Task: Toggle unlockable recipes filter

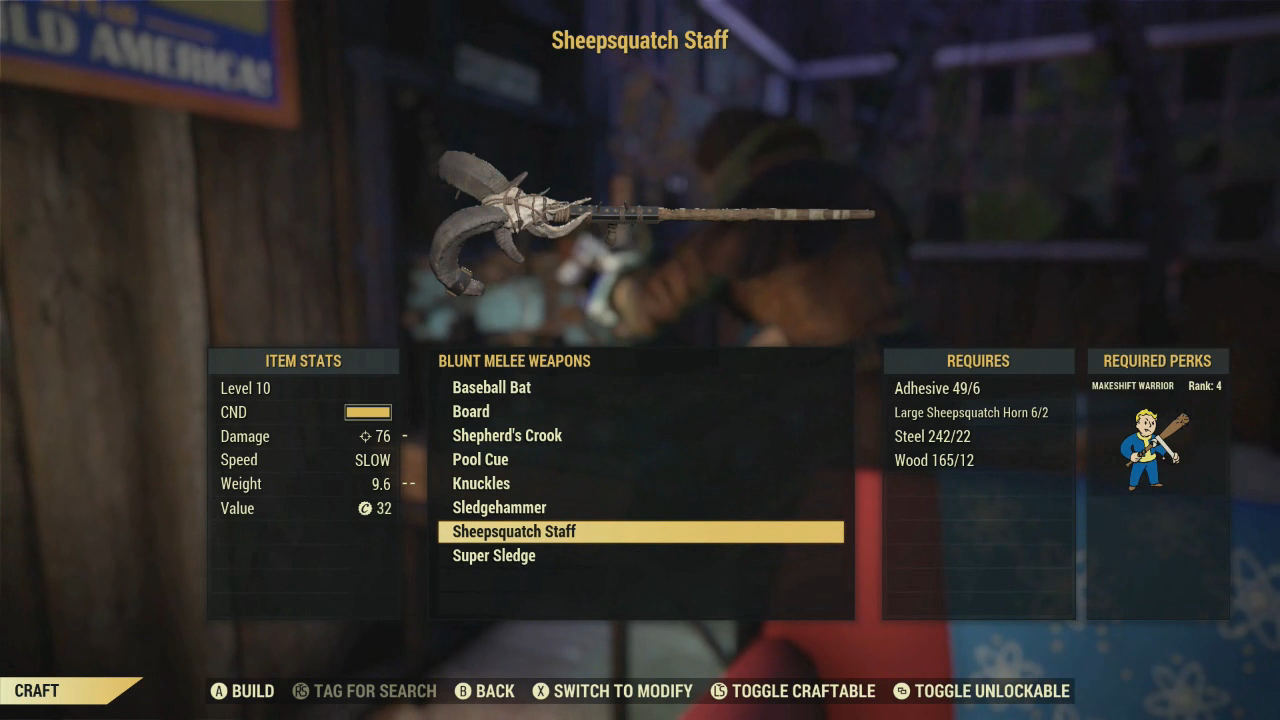Action: [x=980, y=691]
